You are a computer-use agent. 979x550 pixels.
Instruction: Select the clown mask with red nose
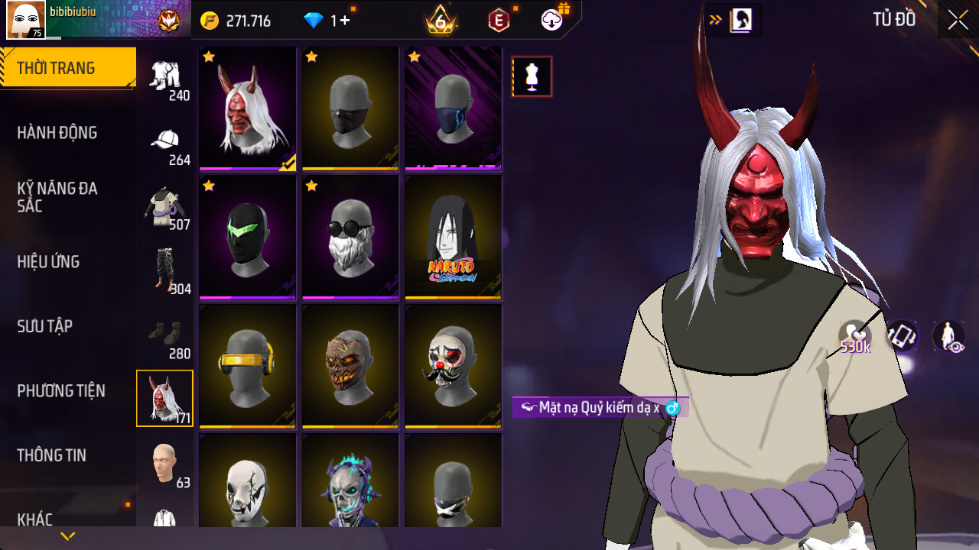click(453, 366)
